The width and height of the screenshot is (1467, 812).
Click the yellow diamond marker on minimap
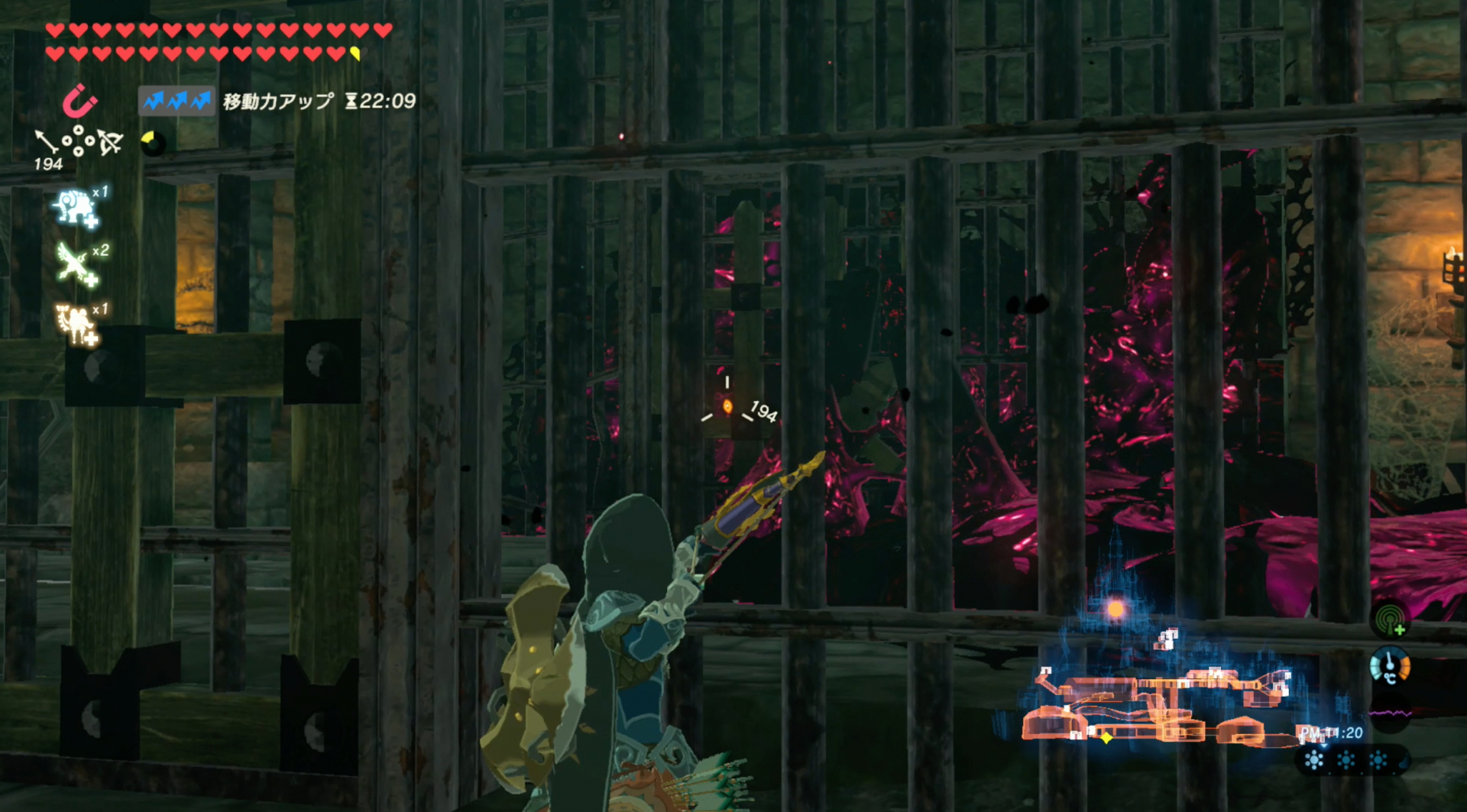(1106, 738)
